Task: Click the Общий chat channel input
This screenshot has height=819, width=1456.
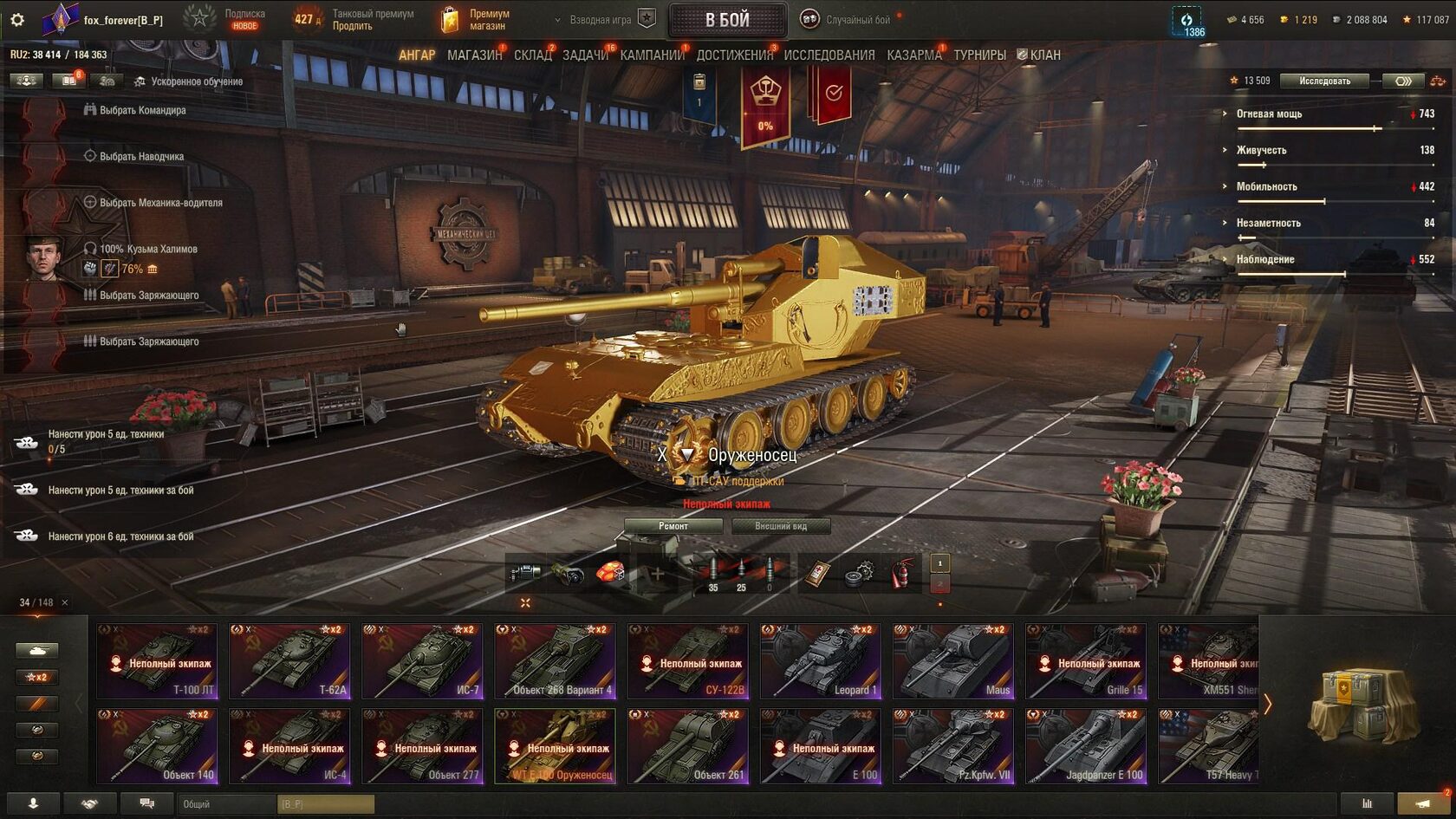Action: pos(227,804)
